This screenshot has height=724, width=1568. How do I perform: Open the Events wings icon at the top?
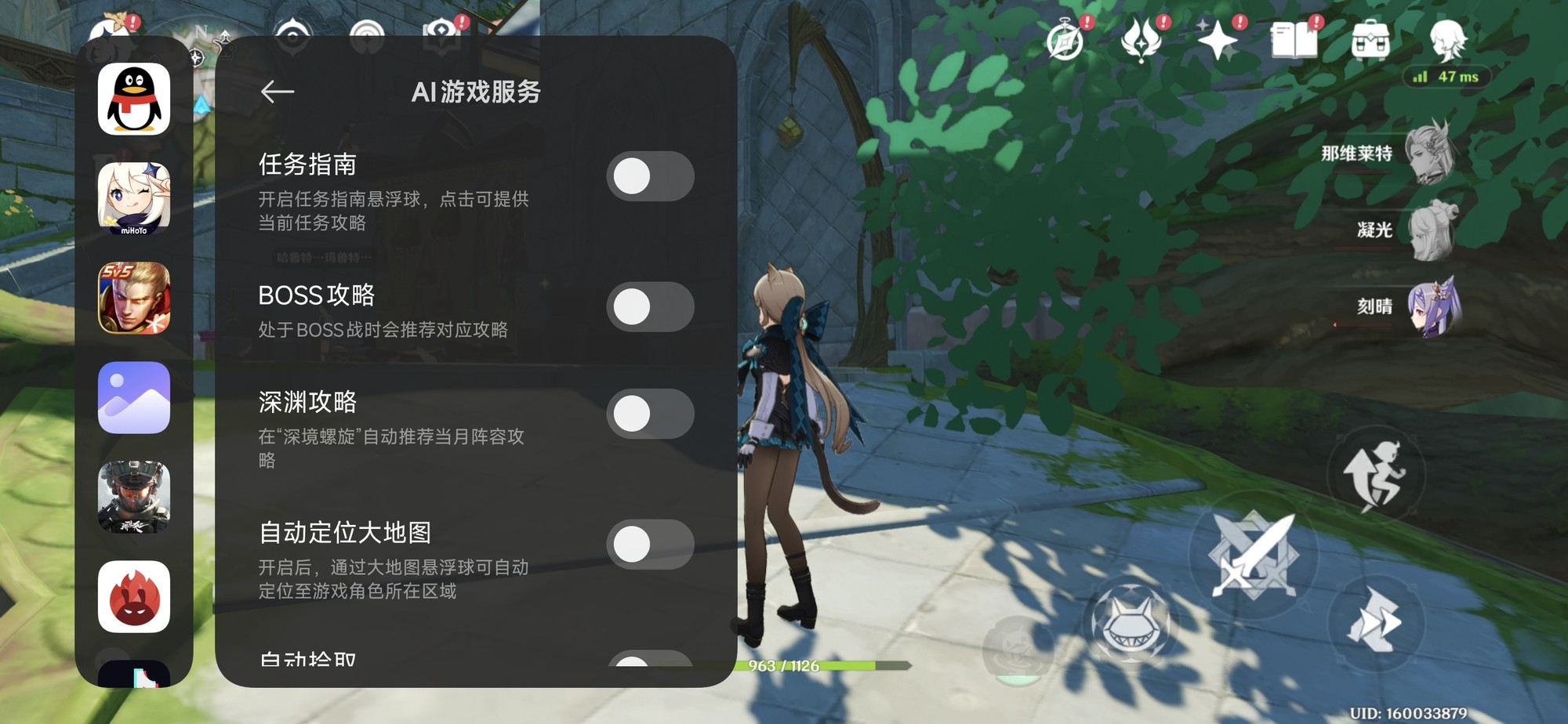click(x=1141, y=38)
